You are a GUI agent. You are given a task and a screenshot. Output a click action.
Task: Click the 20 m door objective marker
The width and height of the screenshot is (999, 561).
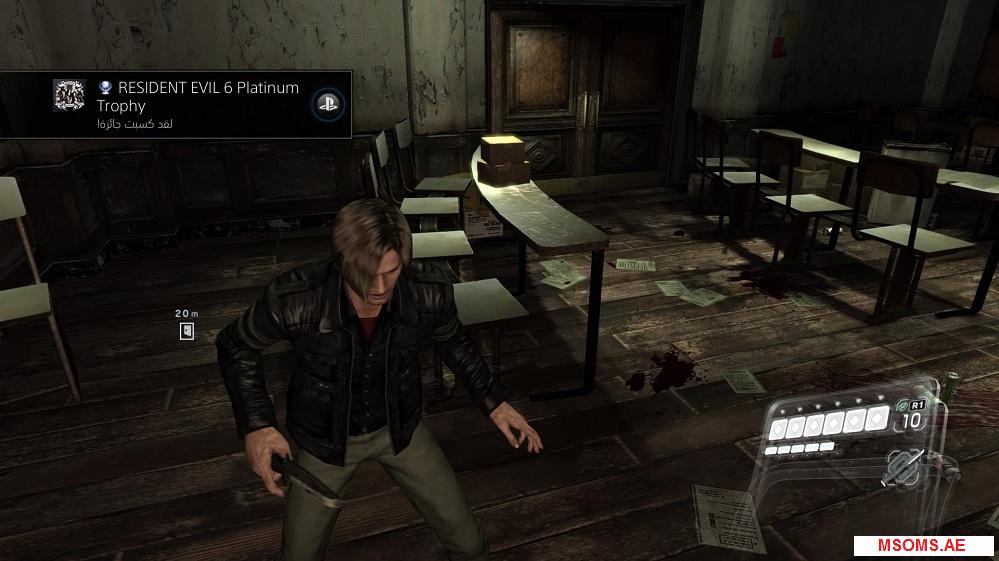187,332
